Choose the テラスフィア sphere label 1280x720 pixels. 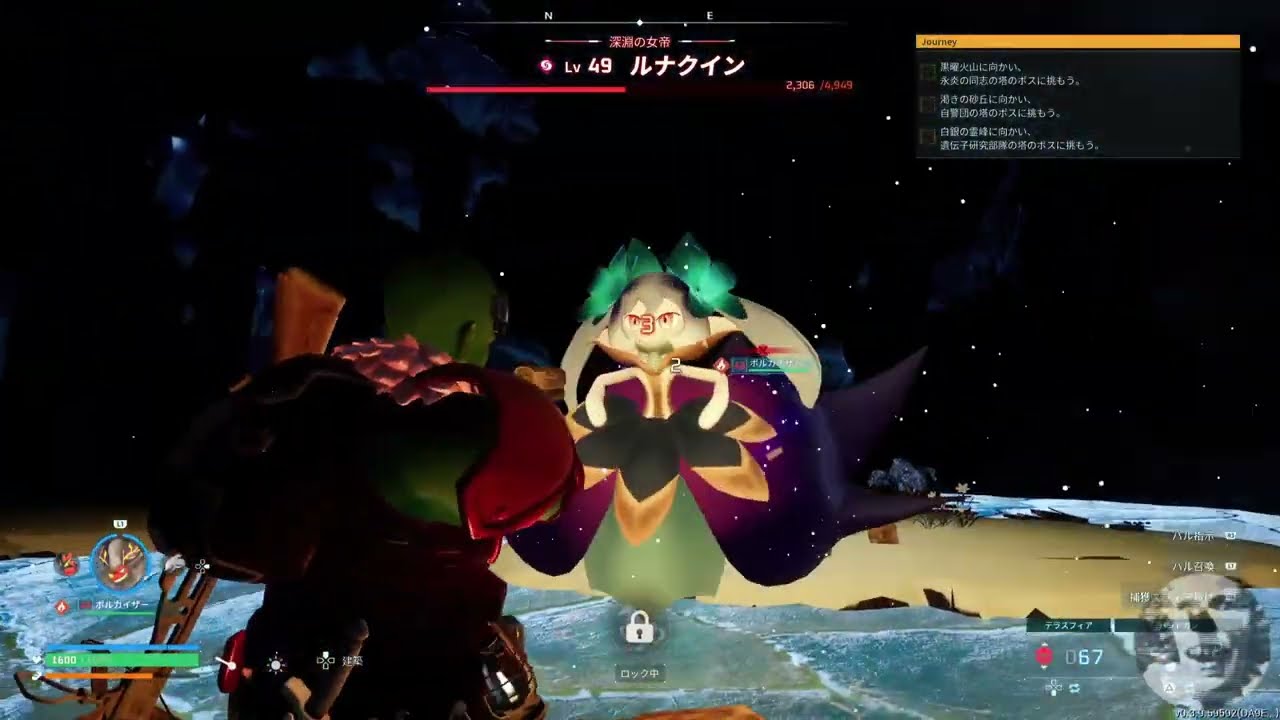[x=1069, y=626]
